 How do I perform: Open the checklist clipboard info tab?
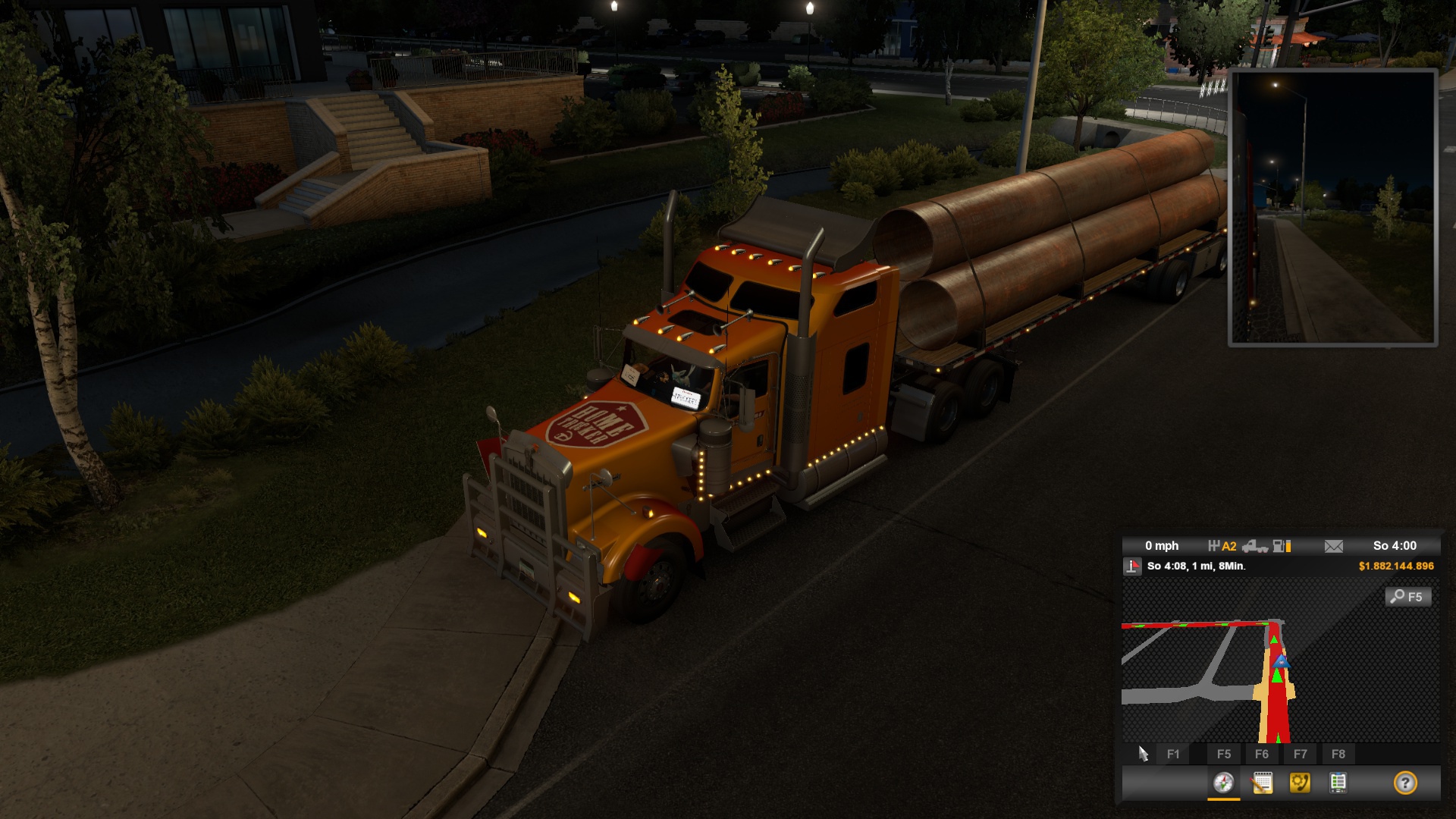[x=1338, y=783]
